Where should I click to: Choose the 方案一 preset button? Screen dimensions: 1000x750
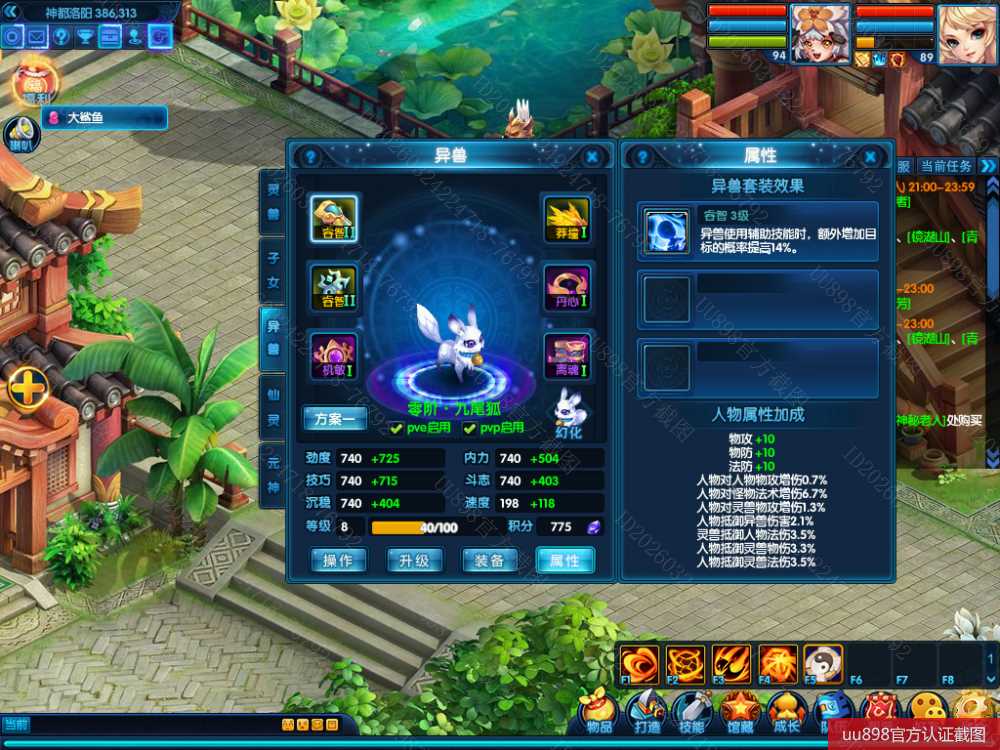334,419
